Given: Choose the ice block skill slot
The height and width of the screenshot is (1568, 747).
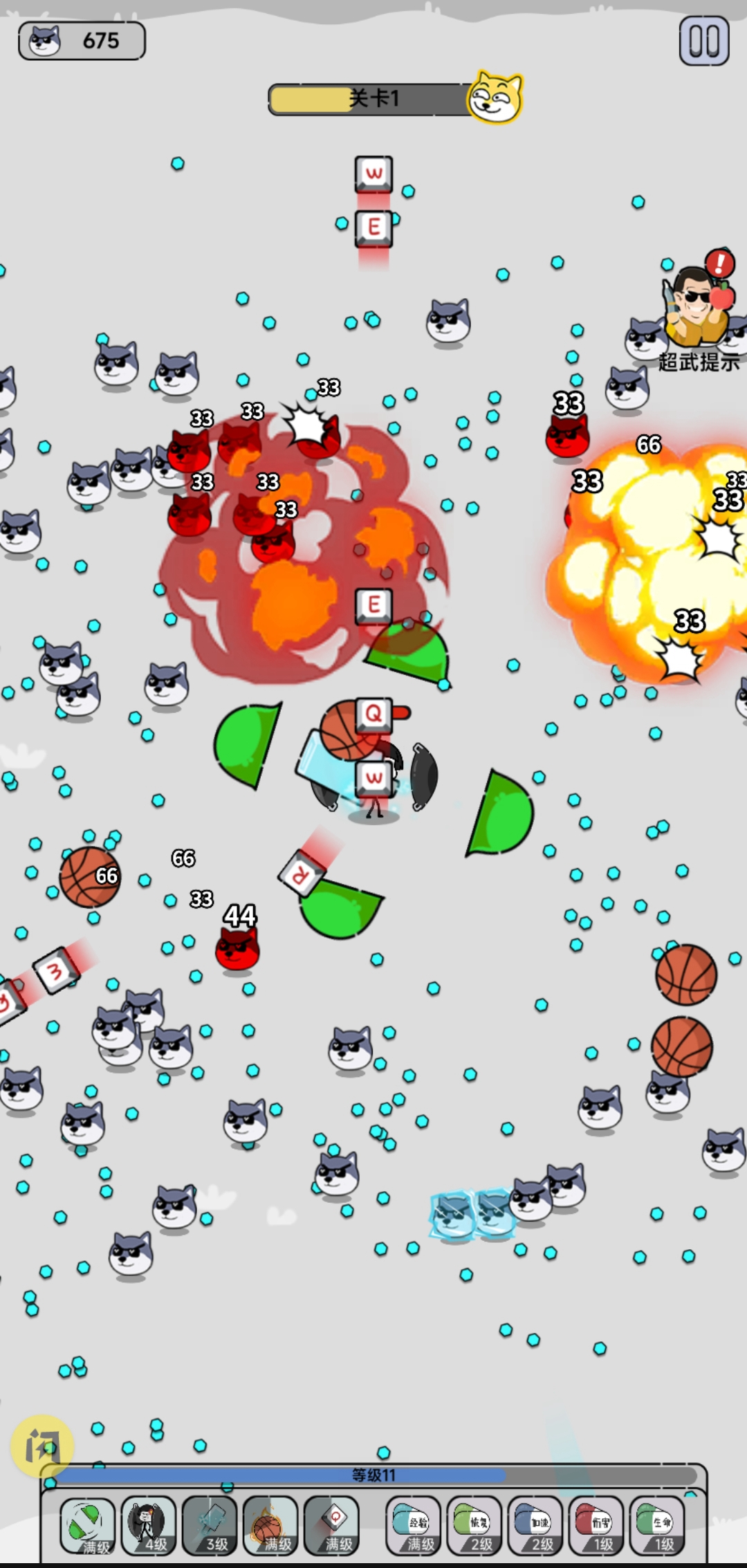Looking at the screenshot, I should coord(209,1524).
